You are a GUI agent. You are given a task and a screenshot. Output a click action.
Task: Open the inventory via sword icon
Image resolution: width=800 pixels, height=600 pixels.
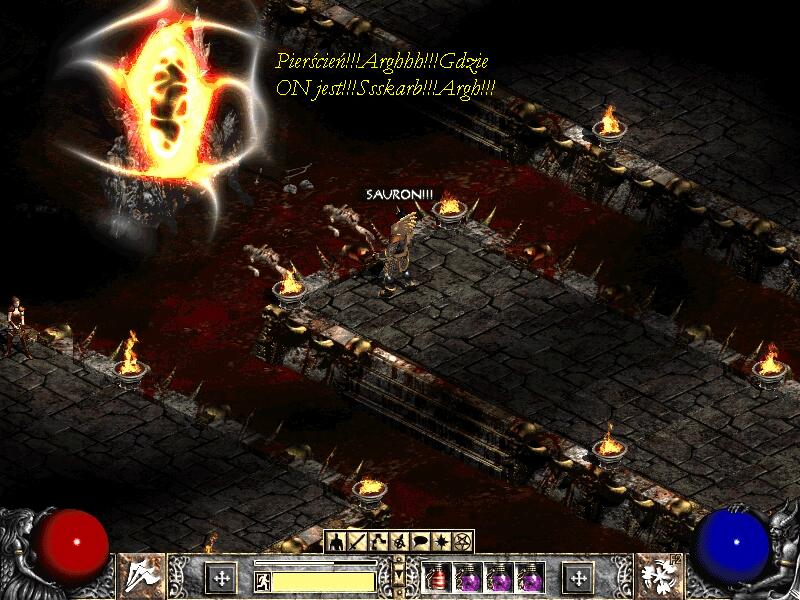[x=356, y=542]
